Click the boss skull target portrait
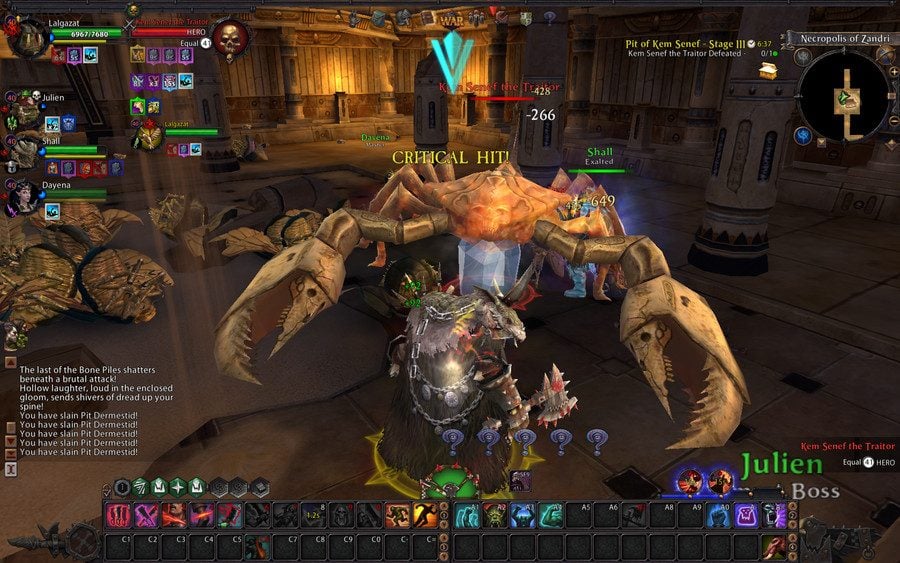 pyautogui.click(x=232, y=41)
